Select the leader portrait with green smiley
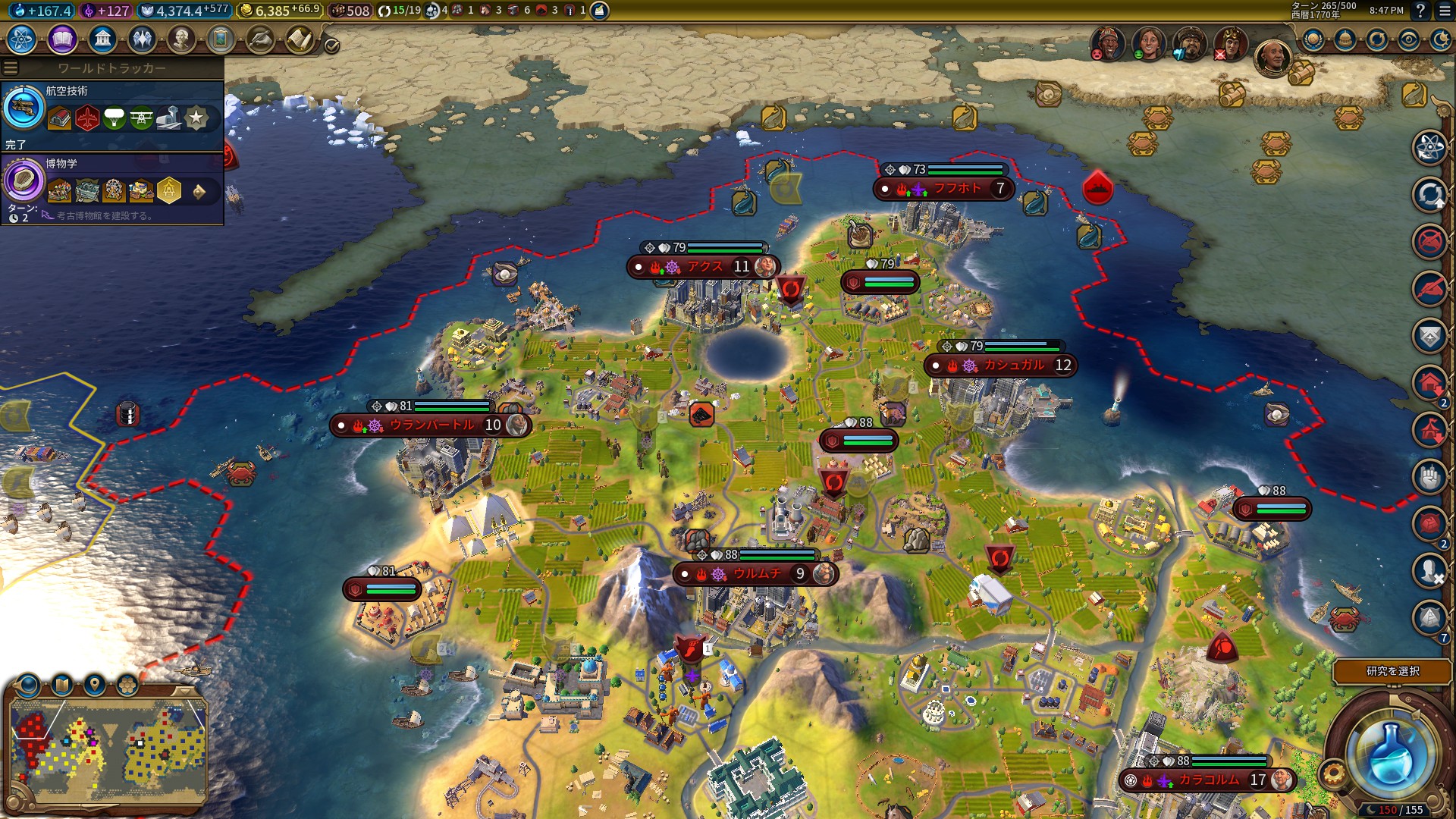1456x819 pixels. tap(1149, 44)
